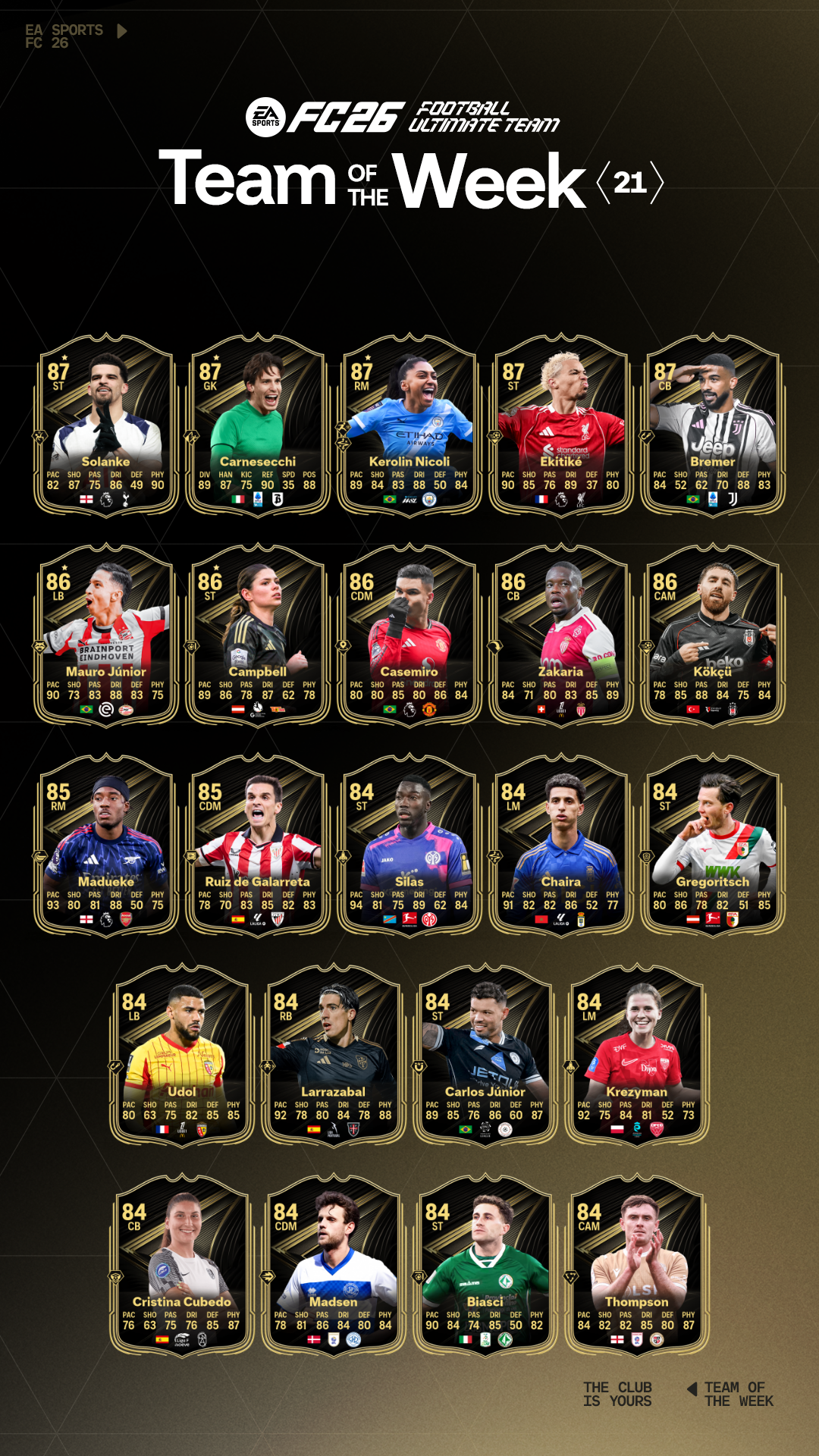Choose the Campbell 86 ST card
The image size is (819, 1456).
pyautogui.click(x=258, y=635)
